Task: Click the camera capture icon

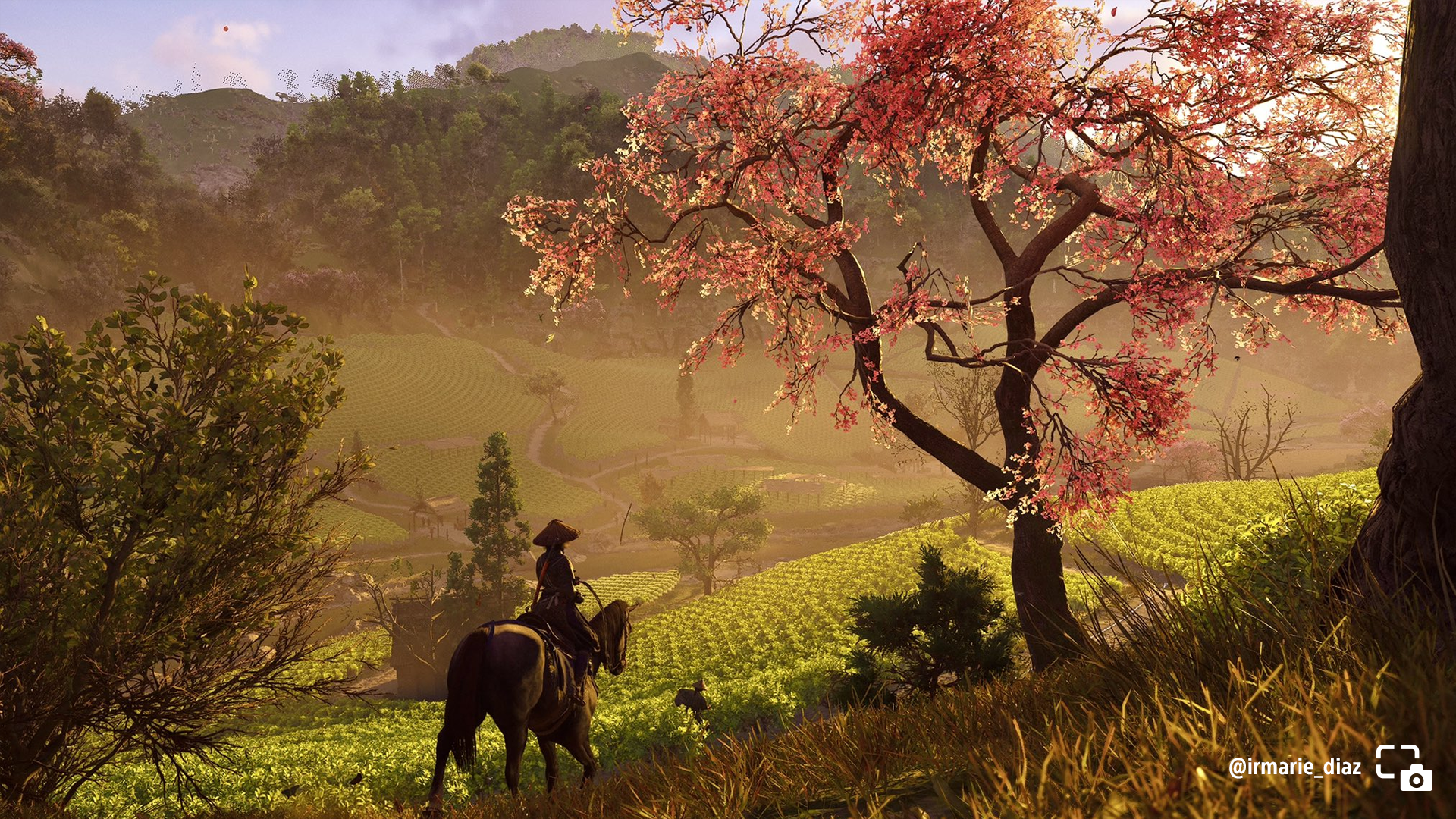Action: click(x=1404, y=767)
